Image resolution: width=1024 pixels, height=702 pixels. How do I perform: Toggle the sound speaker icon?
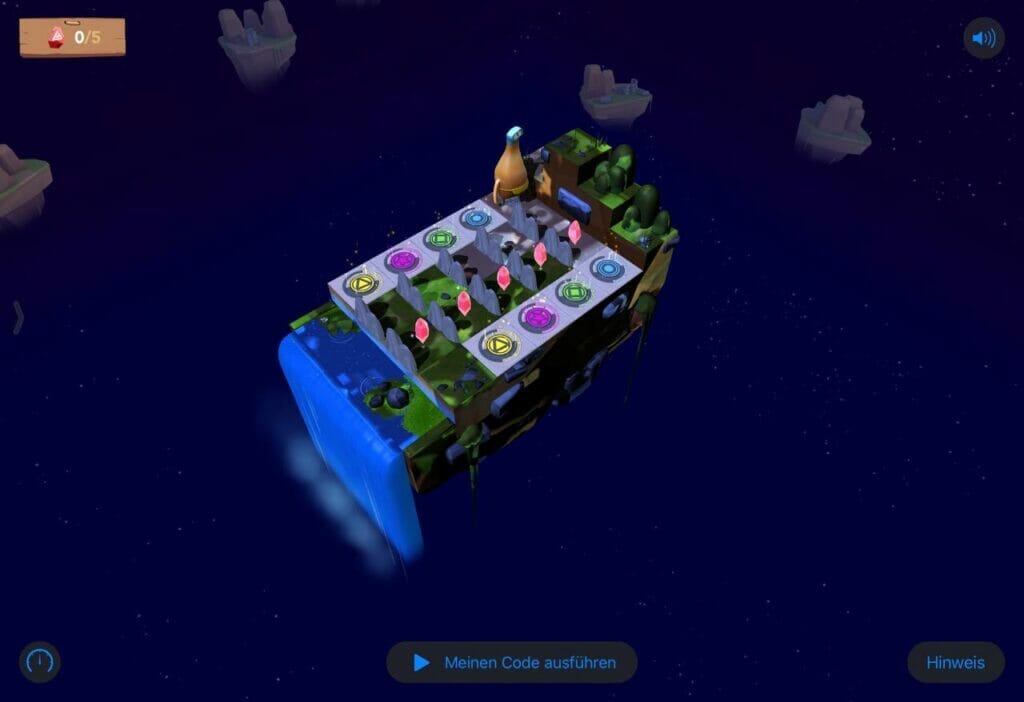coord(984,39)
